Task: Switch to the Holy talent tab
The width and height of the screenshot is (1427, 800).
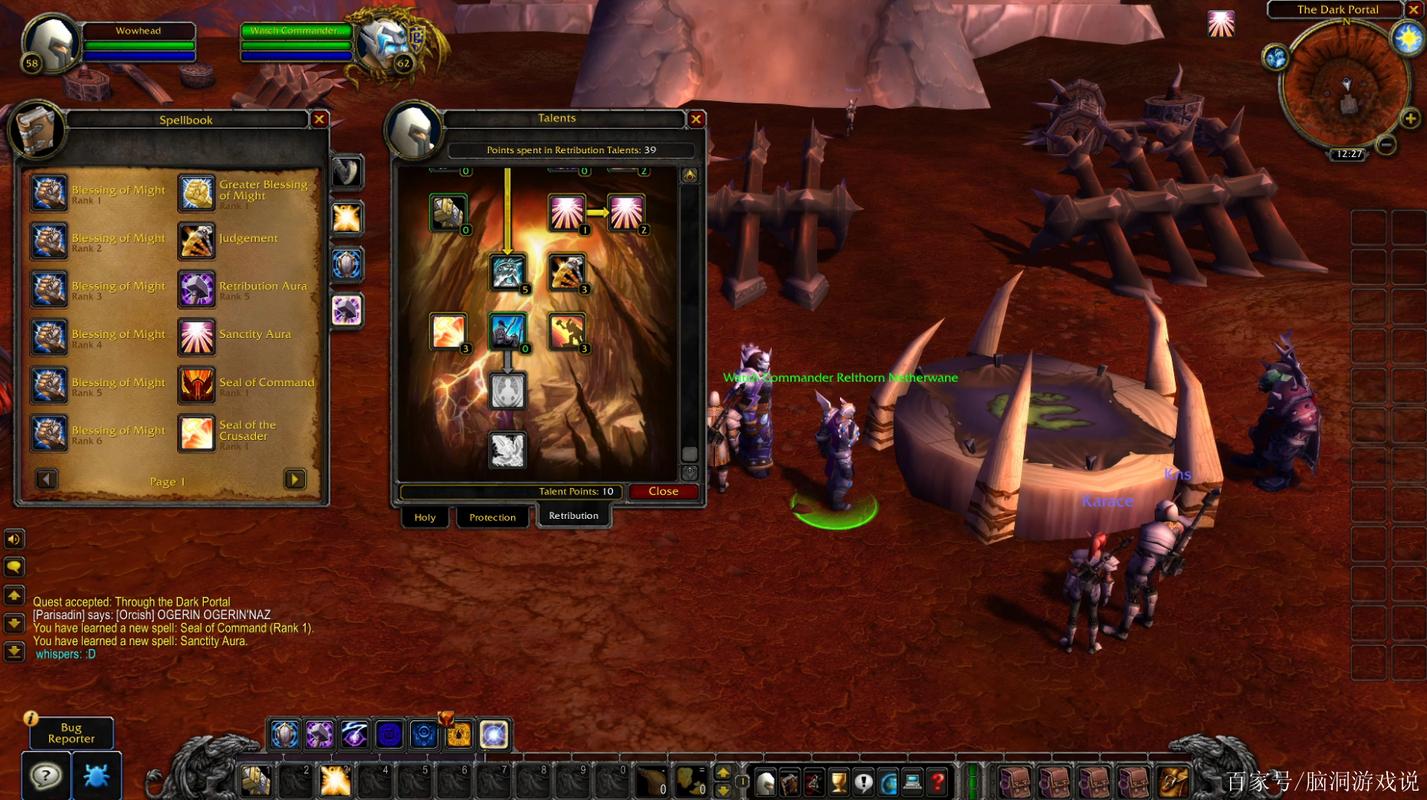Action: [425, 517]
